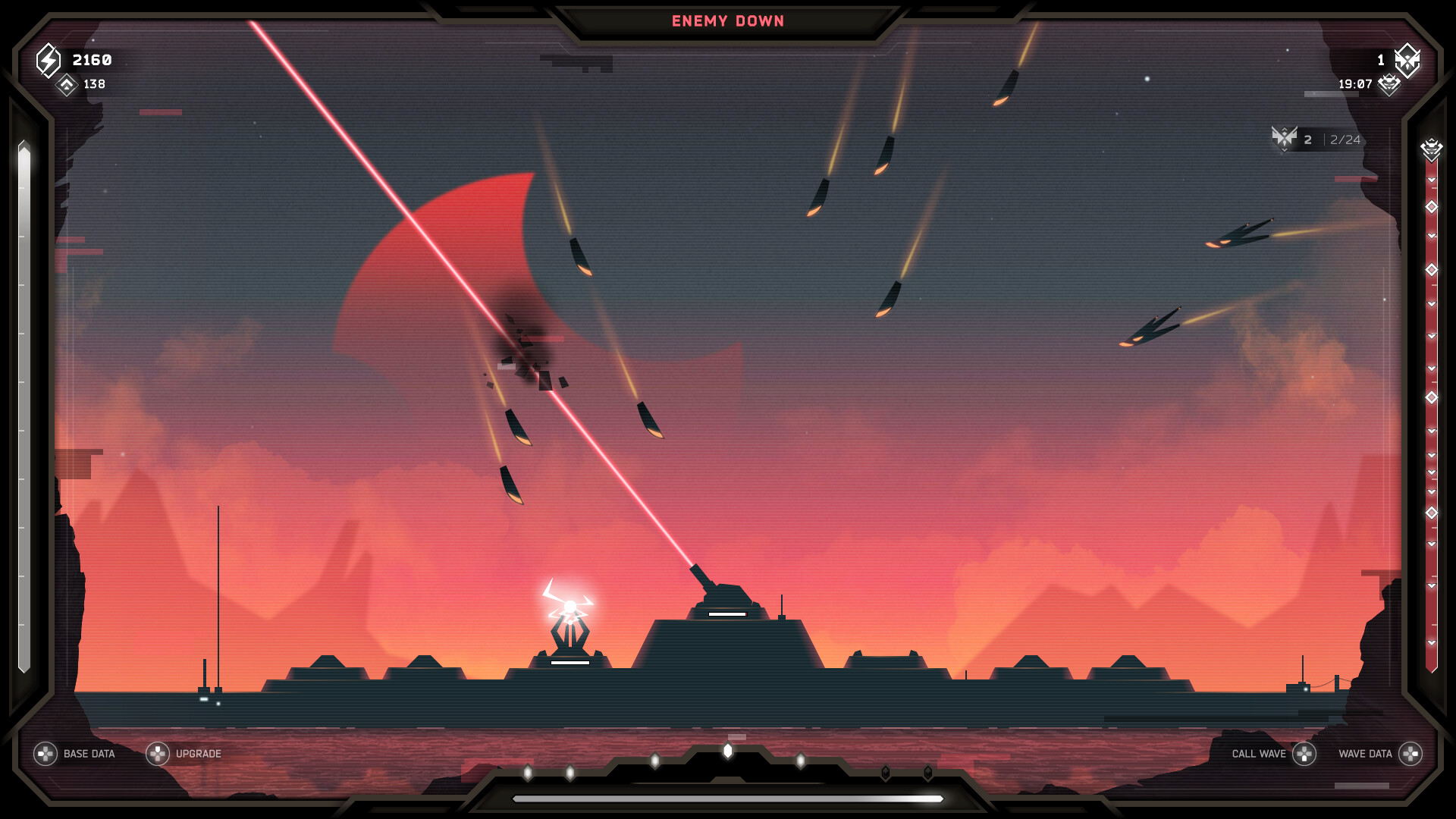Select the large central laser turret
This screenshot has height=819, width=1456.
726,599
